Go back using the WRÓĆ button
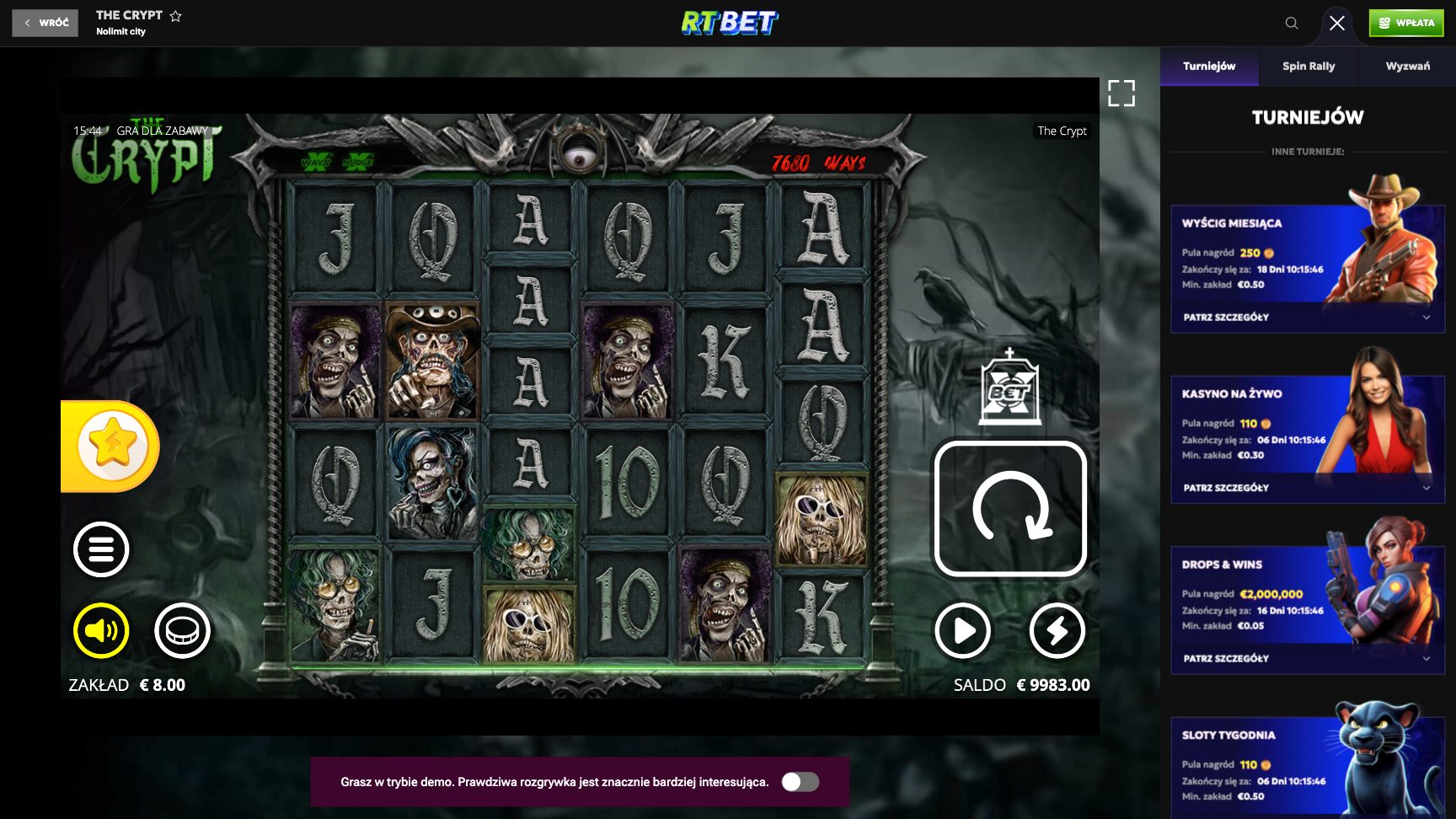 (44, 23)
